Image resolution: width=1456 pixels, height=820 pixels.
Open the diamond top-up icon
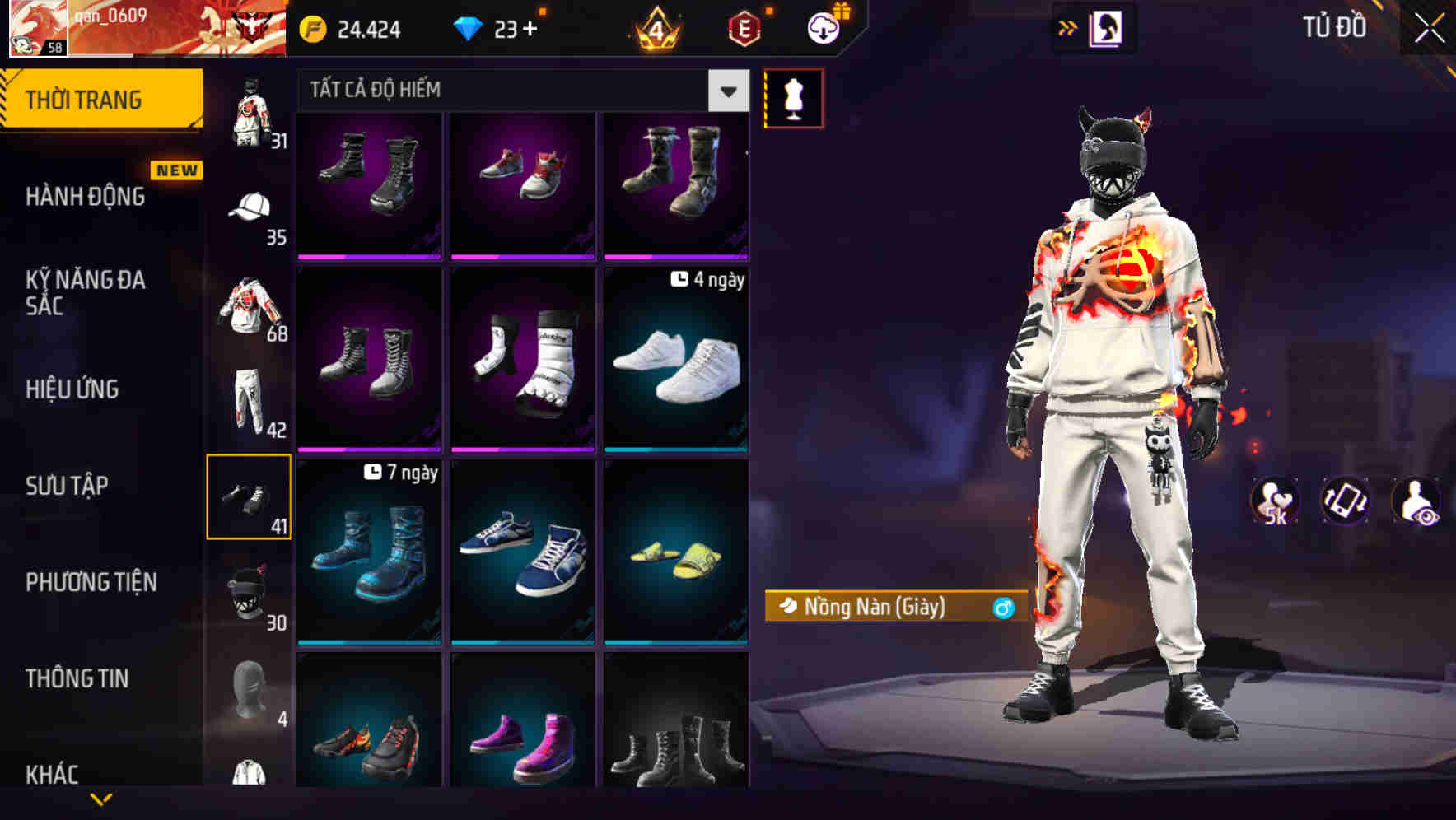469,29
